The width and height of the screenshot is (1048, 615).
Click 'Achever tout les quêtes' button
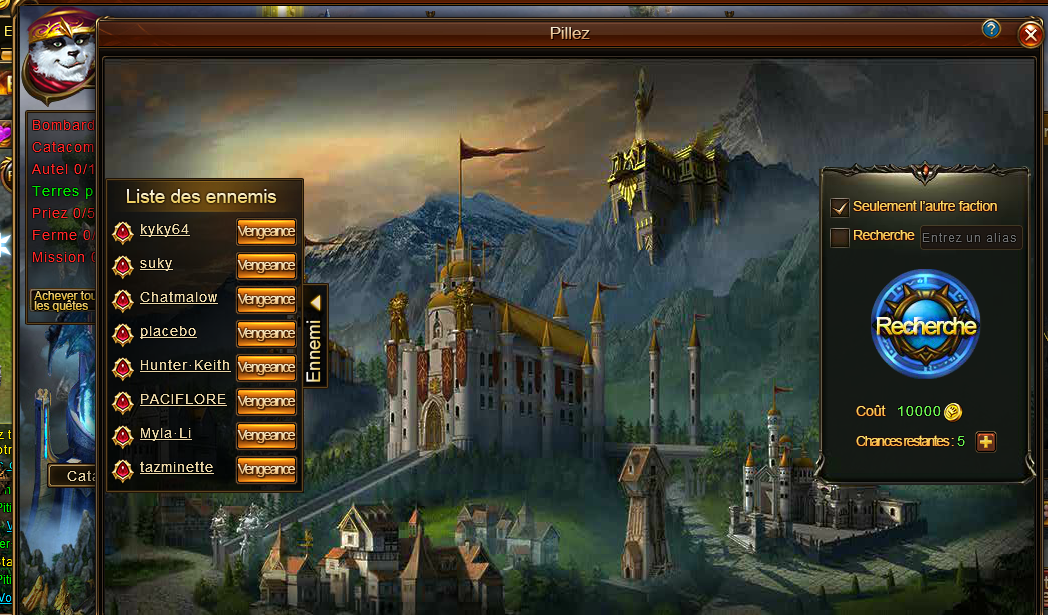pos(64,300)
